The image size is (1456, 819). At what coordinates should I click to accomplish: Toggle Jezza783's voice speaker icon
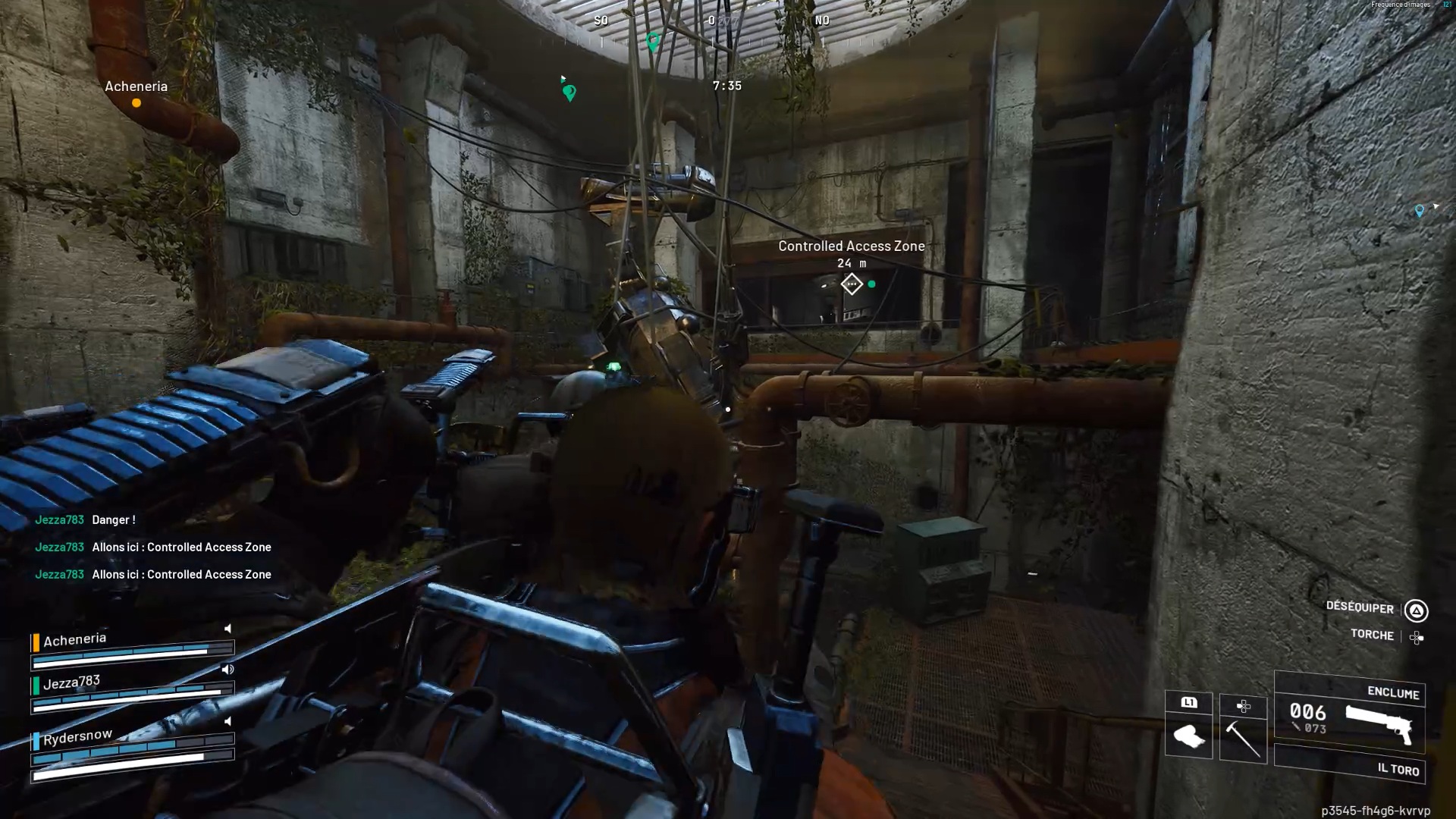pyautogui.click(x=227, y=670)
